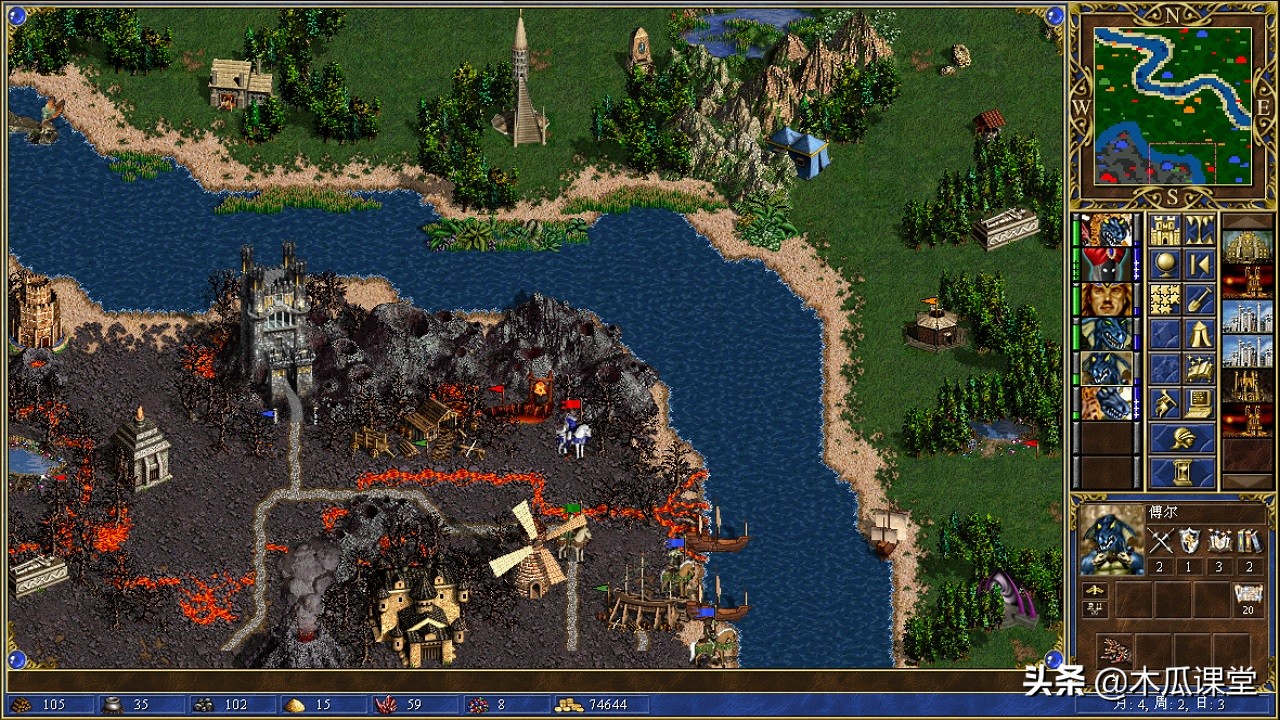
Task: Open the puzzle map button
Action: [1164, 298]
